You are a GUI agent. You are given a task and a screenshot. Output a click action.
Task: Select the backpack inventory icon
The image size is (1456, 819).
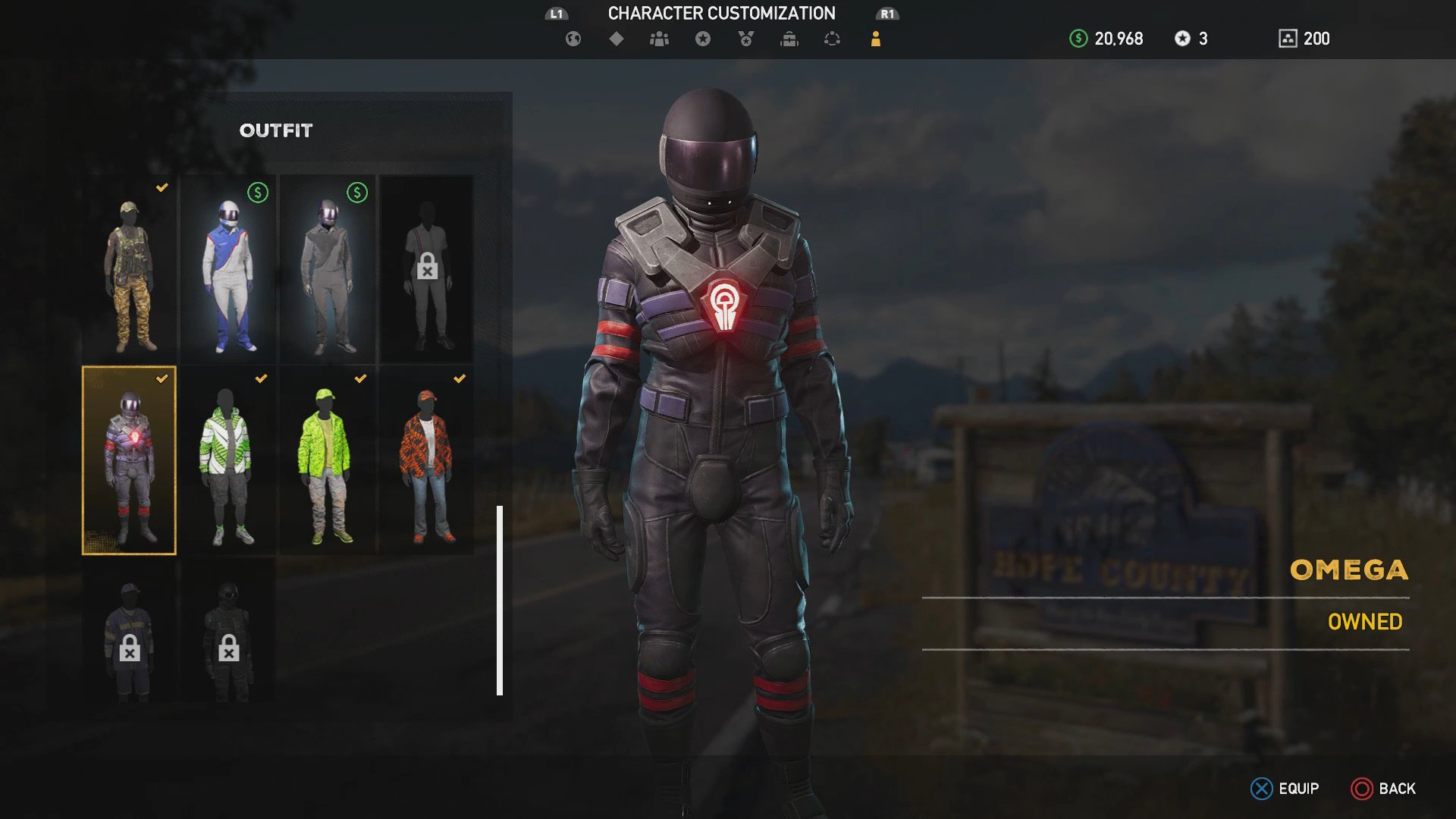[789, 39]
